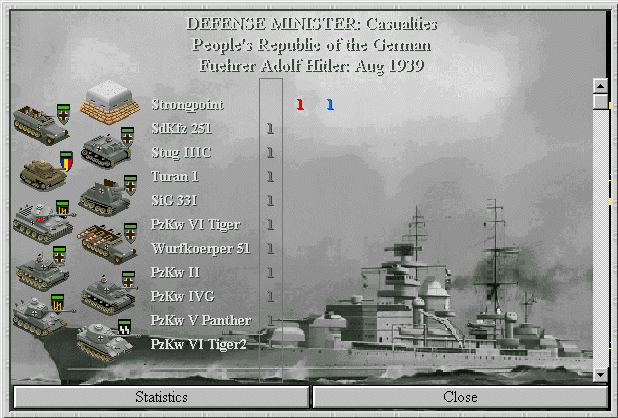The image size is (618, 418).
Task: Pick the SiG 33I entry
Action: [x=175, y=200]
